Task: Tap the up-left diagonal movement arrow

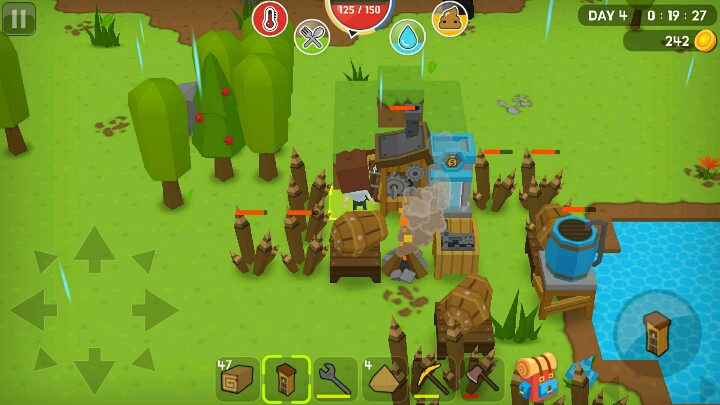Action: (x=46, y=262)
